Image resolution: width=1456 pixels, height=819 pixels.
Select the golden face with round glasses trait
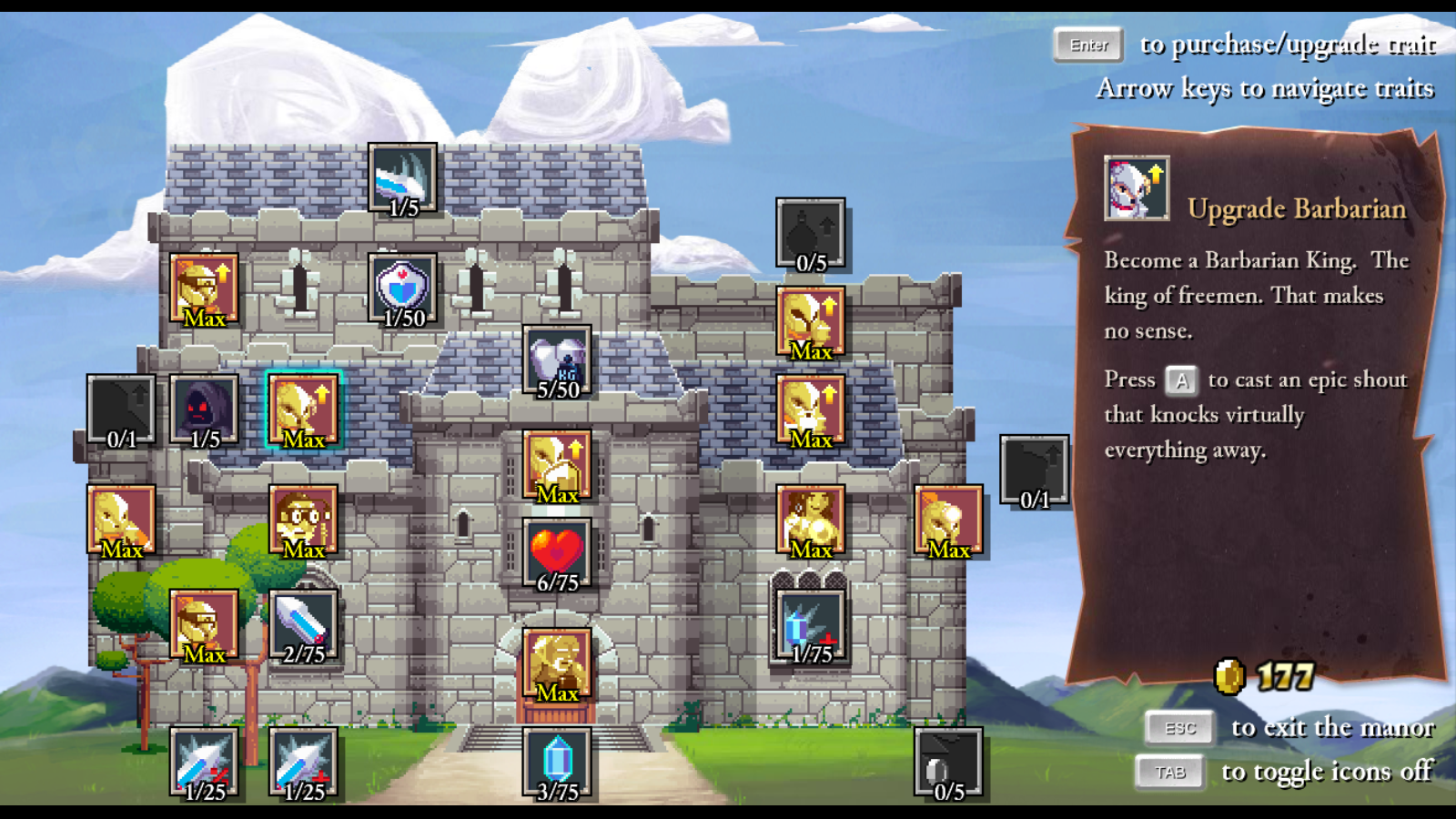coord(304,521)
